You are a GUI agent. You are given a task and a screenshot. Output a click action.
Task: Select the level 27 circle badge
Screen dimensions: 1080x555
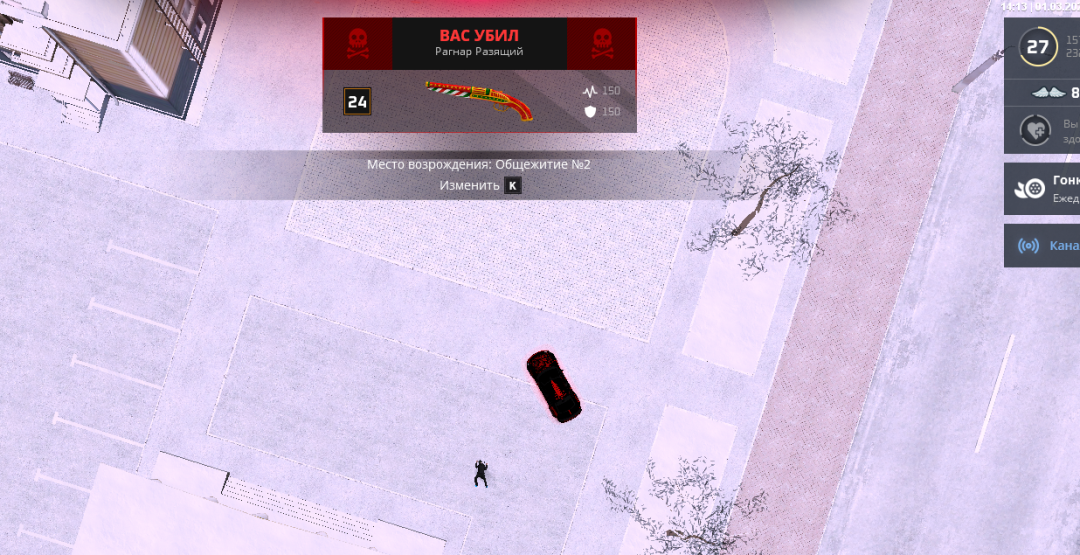pyautogui.click(x=1038, y=46)
